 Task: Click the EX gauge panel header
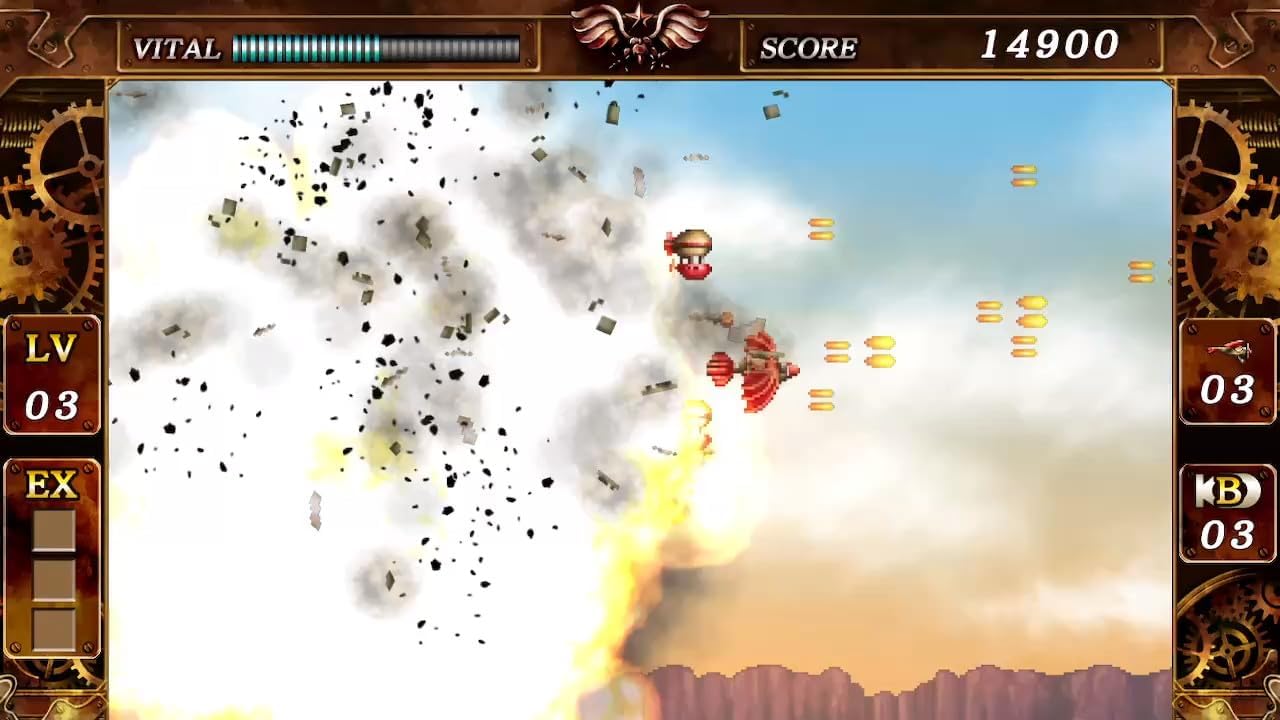pos(51,483)
